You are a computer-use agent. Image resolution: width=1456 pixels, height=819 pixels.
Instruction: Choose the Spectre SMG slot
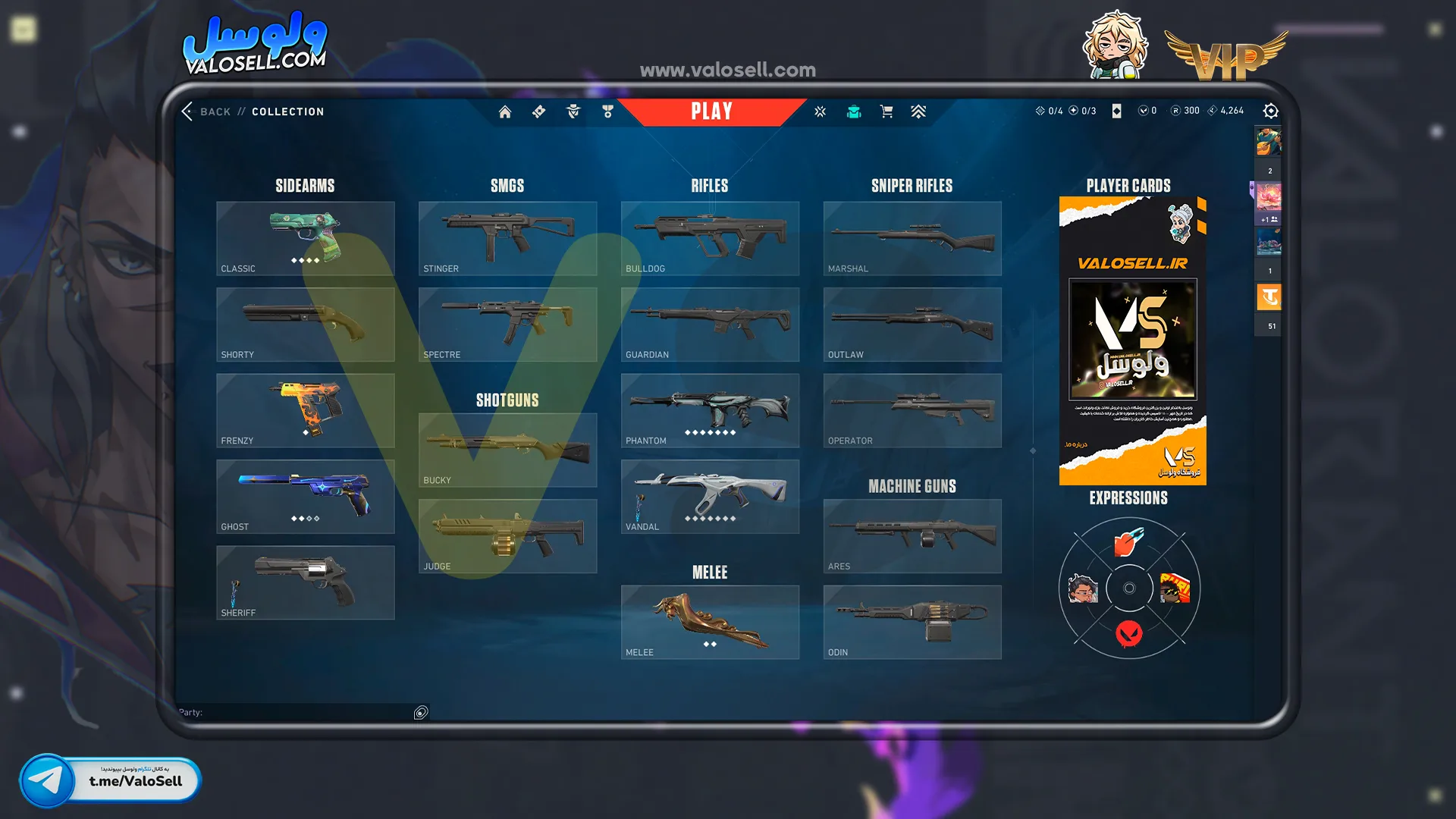point(507,324)
